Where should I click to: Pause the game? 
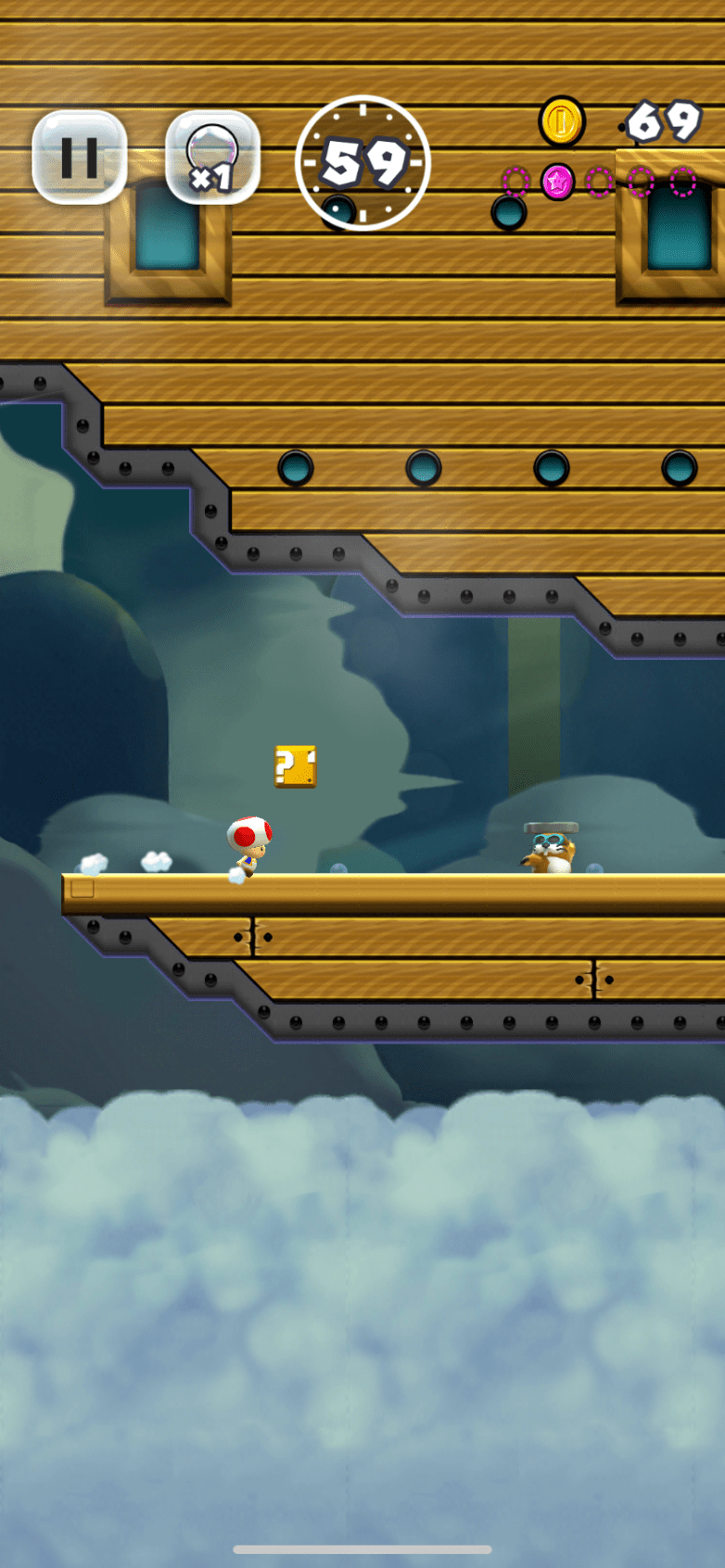pyautogui.click(x=80, y=158)
